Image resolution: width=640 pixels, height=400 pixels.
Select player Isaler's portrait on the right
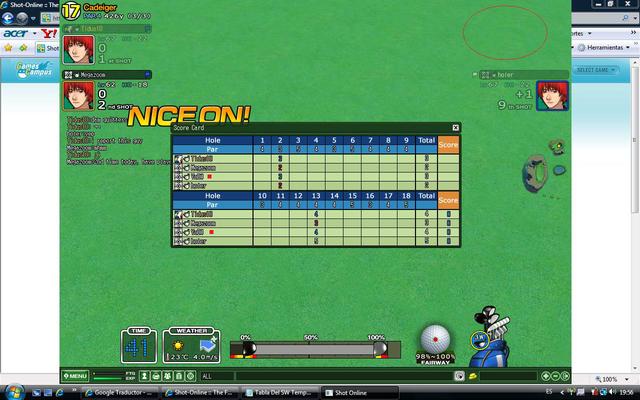click(549, 96)
